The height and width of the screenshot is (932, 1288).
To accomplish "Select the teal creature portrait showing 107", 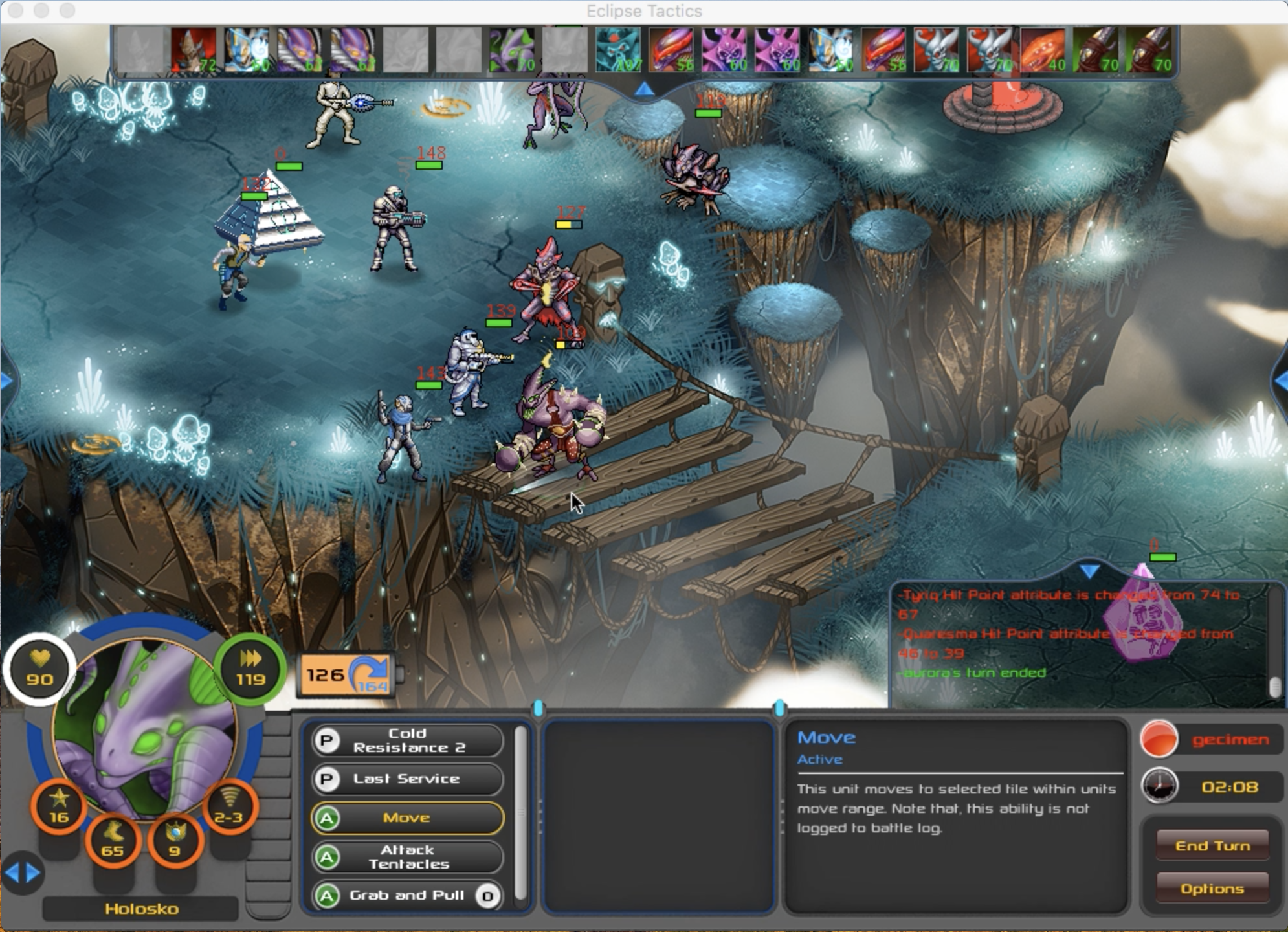I will (x=617, y=50).
